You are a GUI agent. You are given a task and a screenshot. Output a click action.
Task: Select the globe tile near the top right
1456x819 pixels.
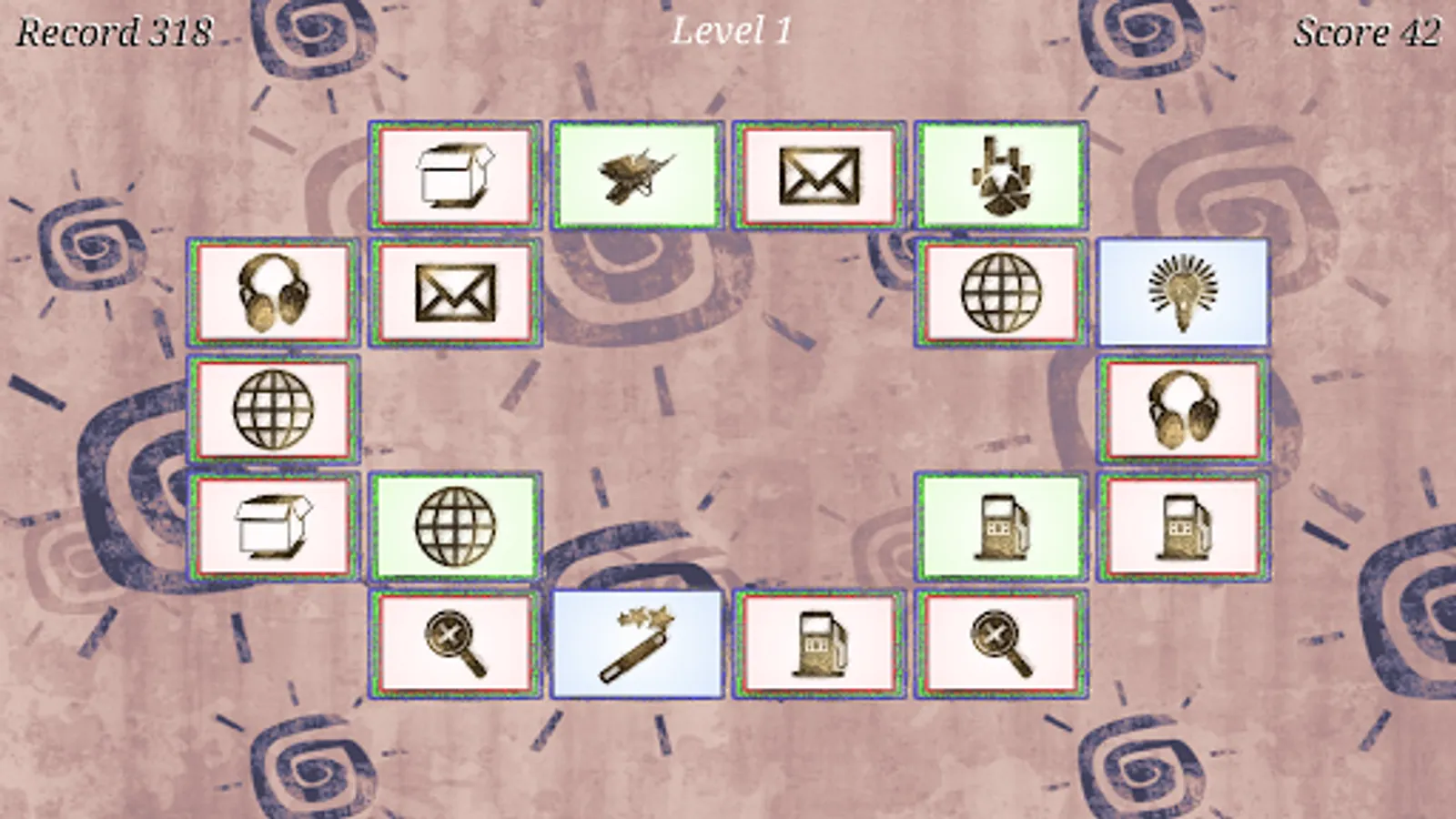tap(1001, 293)
